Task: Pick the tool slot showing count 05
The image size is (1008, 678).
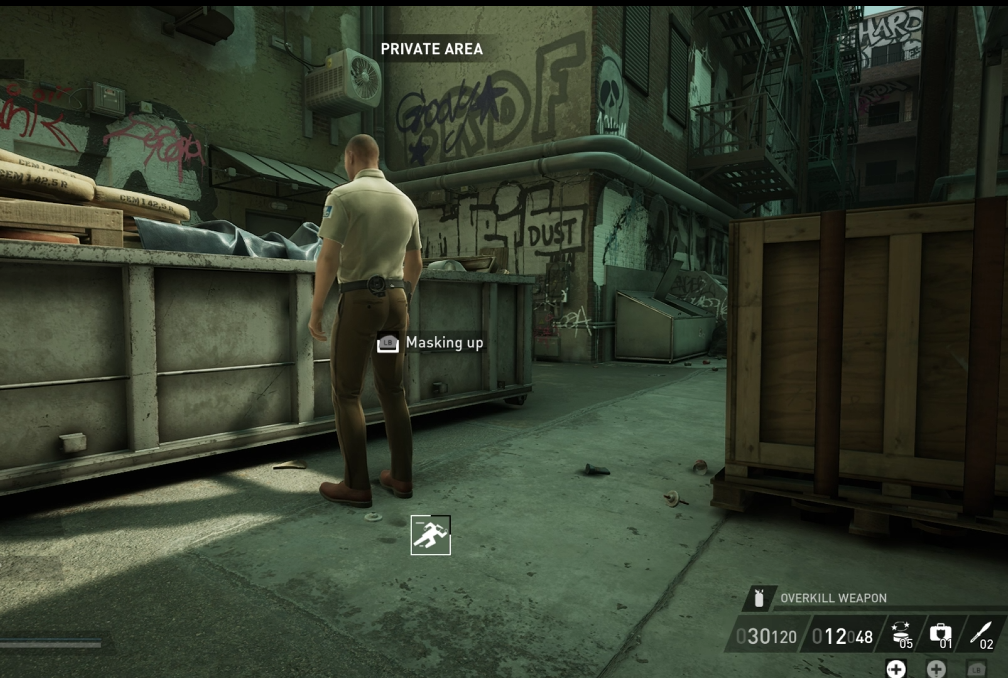Action: click(x=901, y=634)
